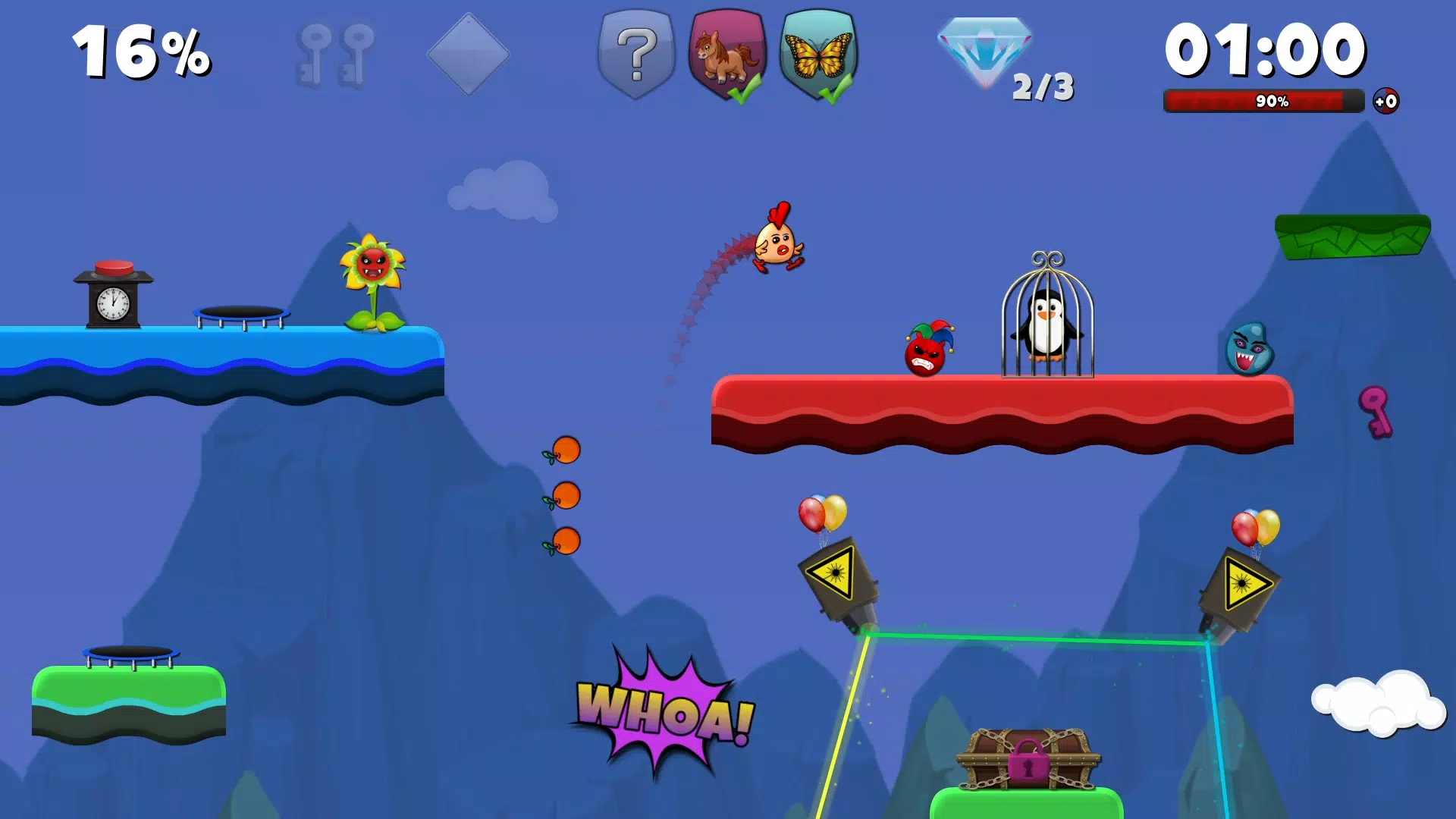
Task: Click the gray diamond shape icon
Action: point(469,53)
